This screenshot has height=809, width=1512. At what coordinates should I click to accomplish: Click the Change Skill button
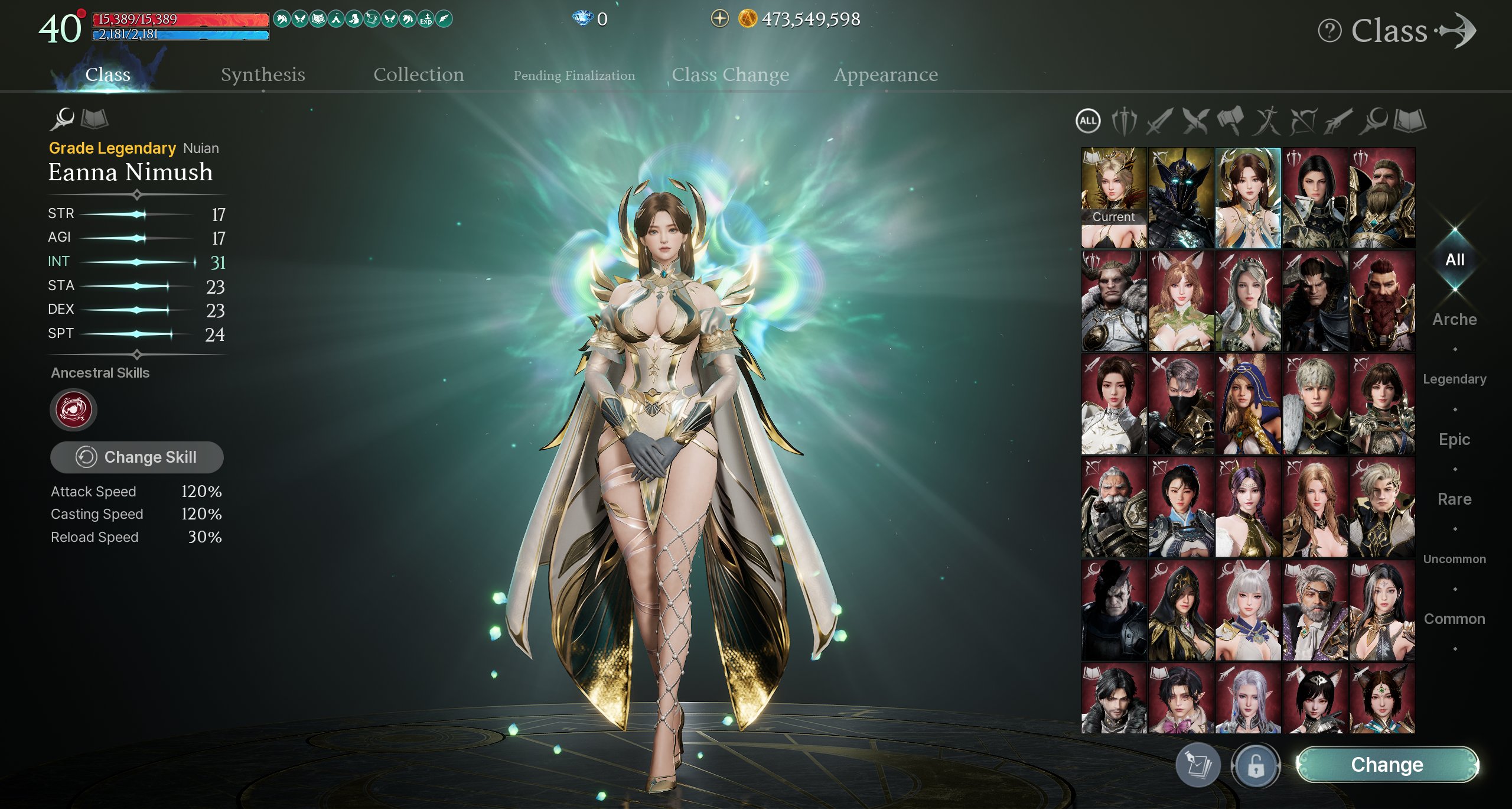click(x=137, y=457)
